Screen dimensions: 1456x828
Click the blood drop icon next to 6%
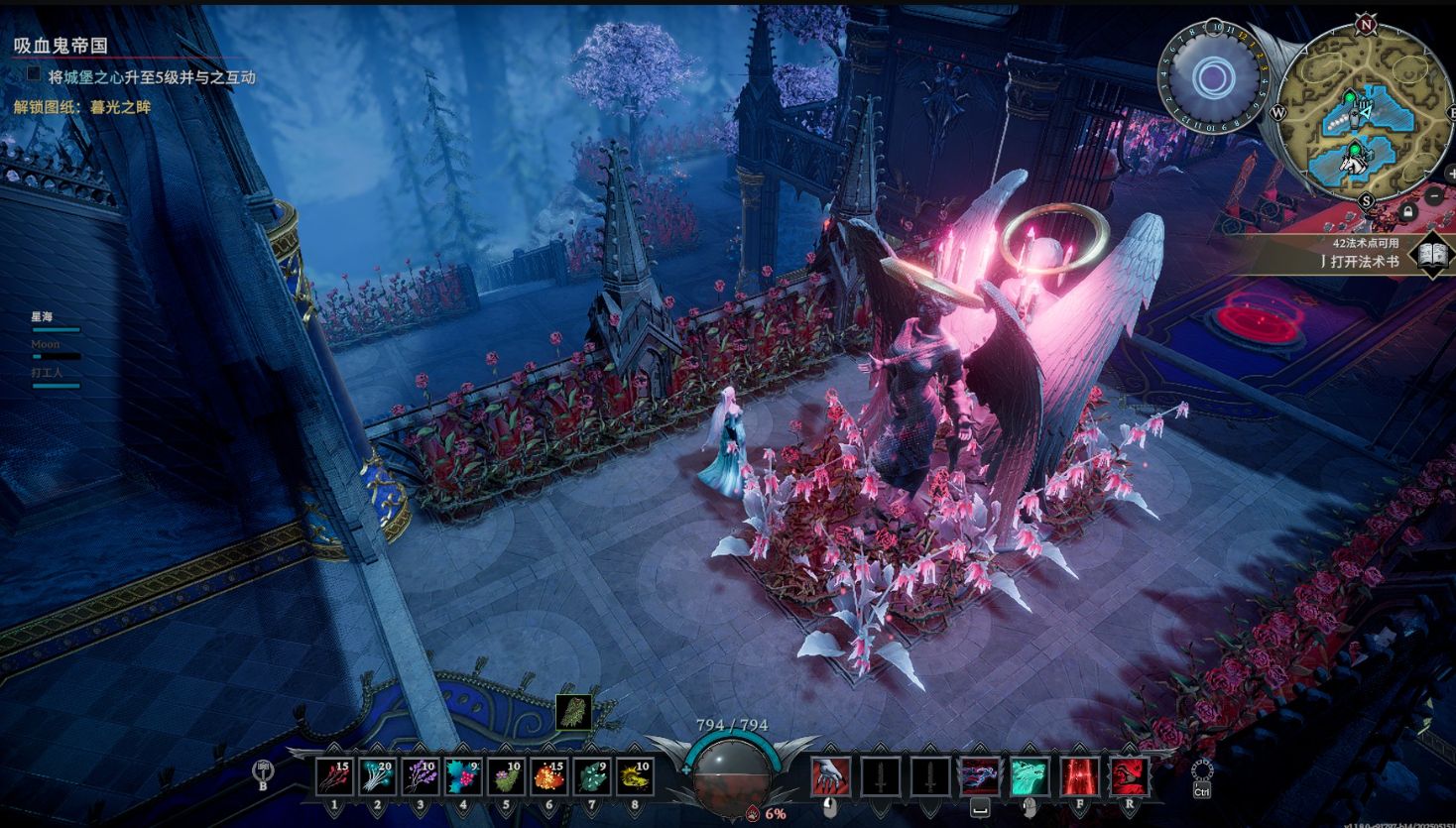tap(751, 813)
